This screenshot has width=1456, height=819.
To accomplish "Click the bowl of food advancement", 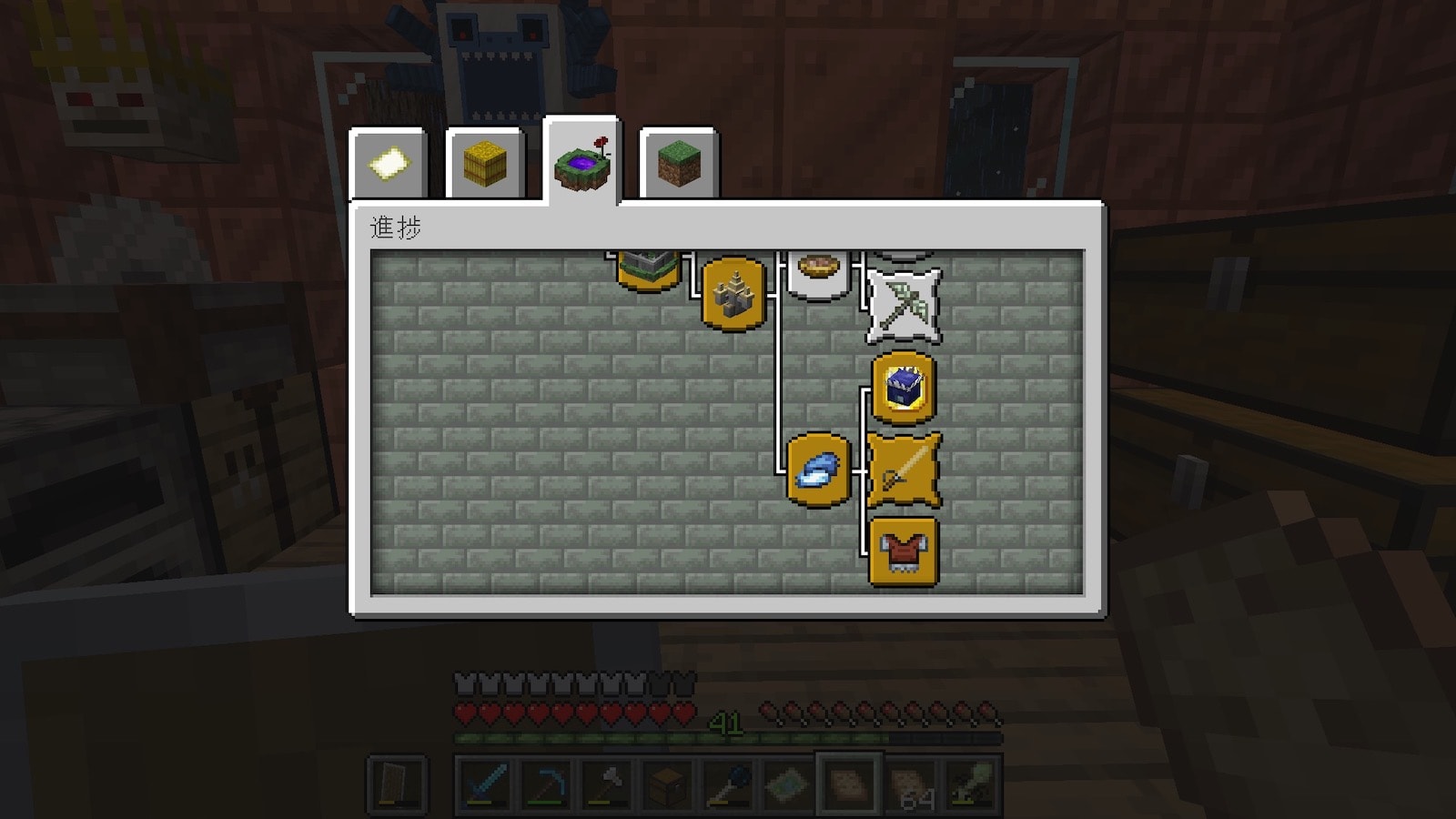I will [x=818, y=271].
